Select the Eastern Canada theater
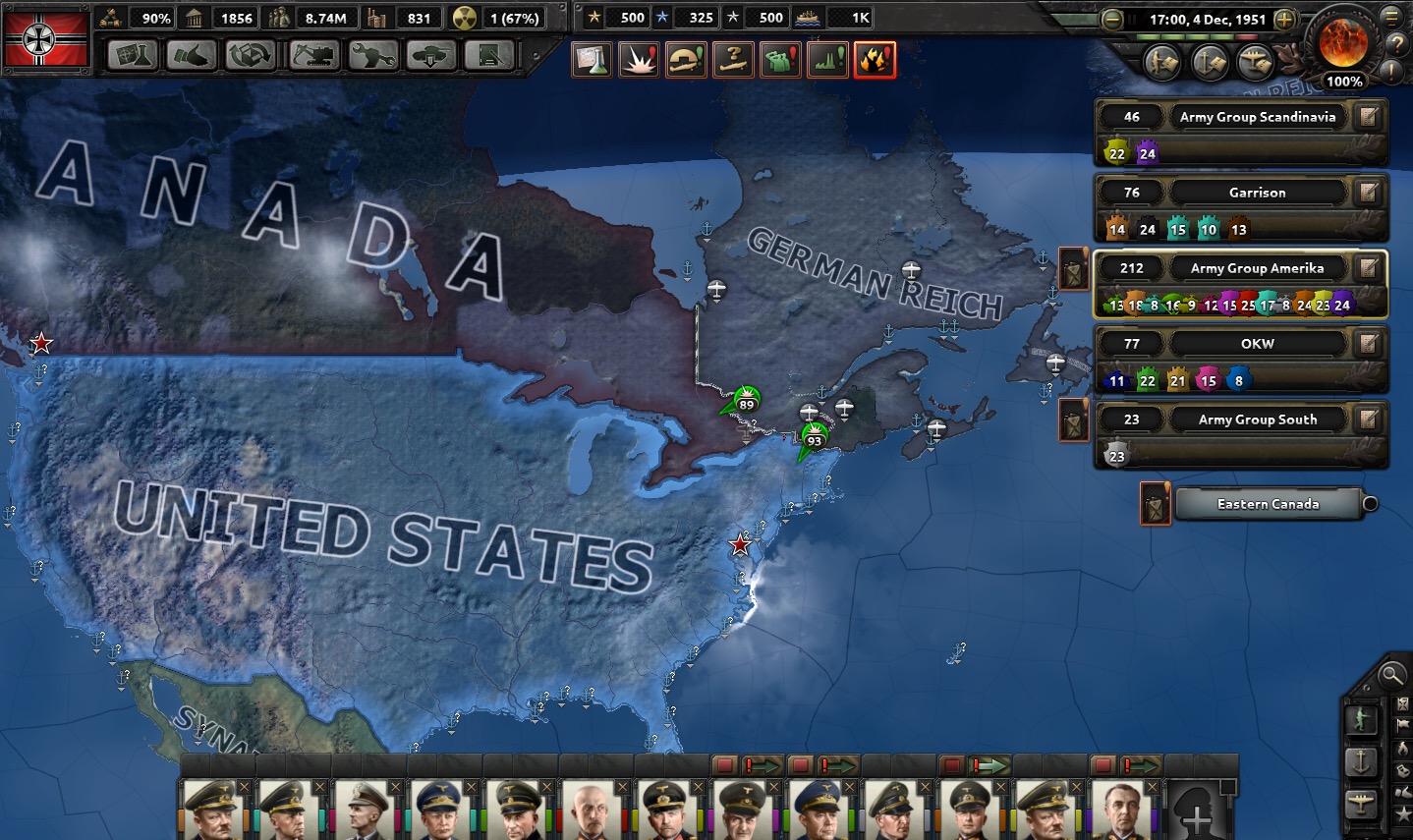 1268,504
